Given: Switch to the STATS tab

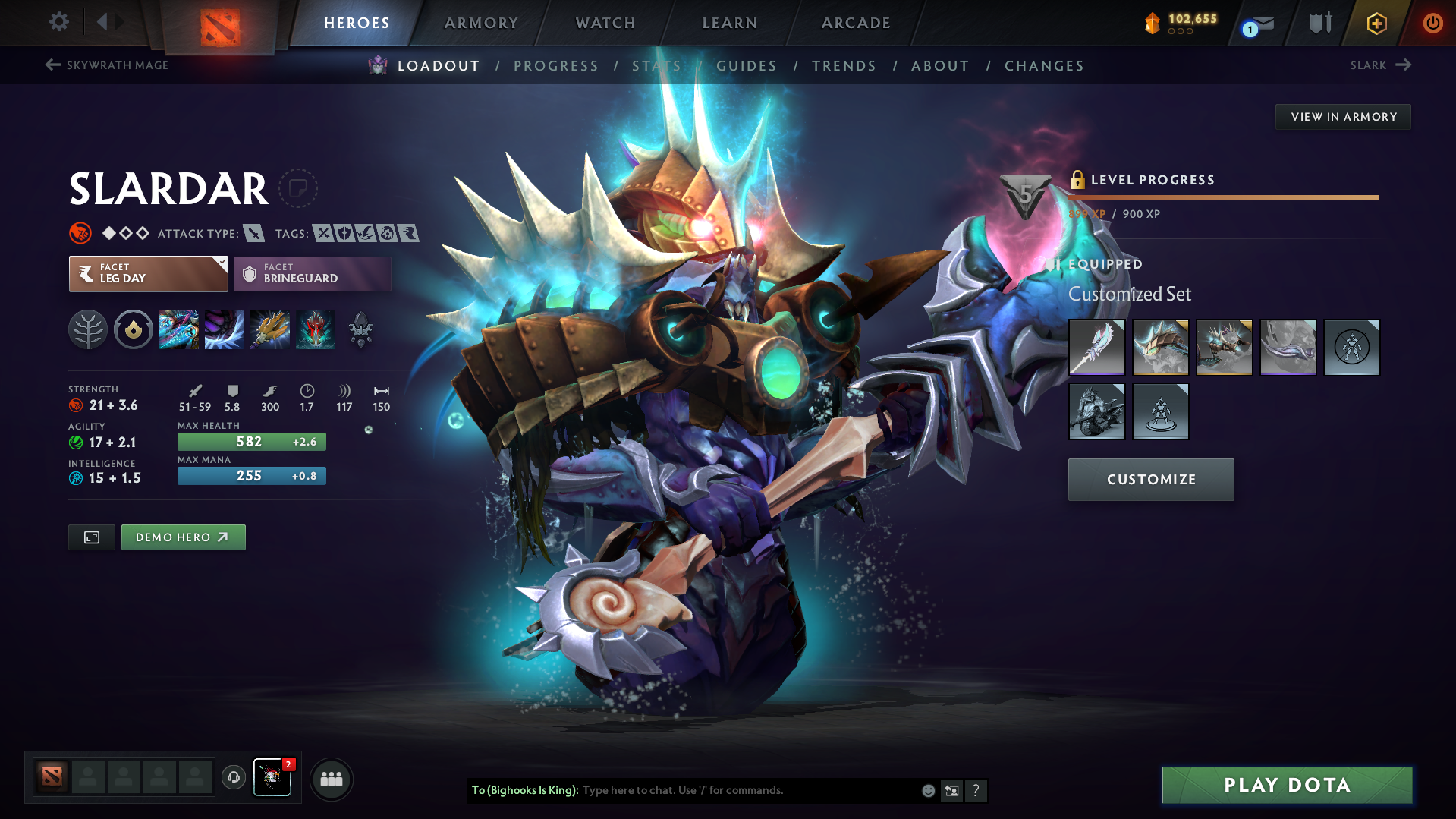Looking at the screenshot, I should [x=656, y=66].
